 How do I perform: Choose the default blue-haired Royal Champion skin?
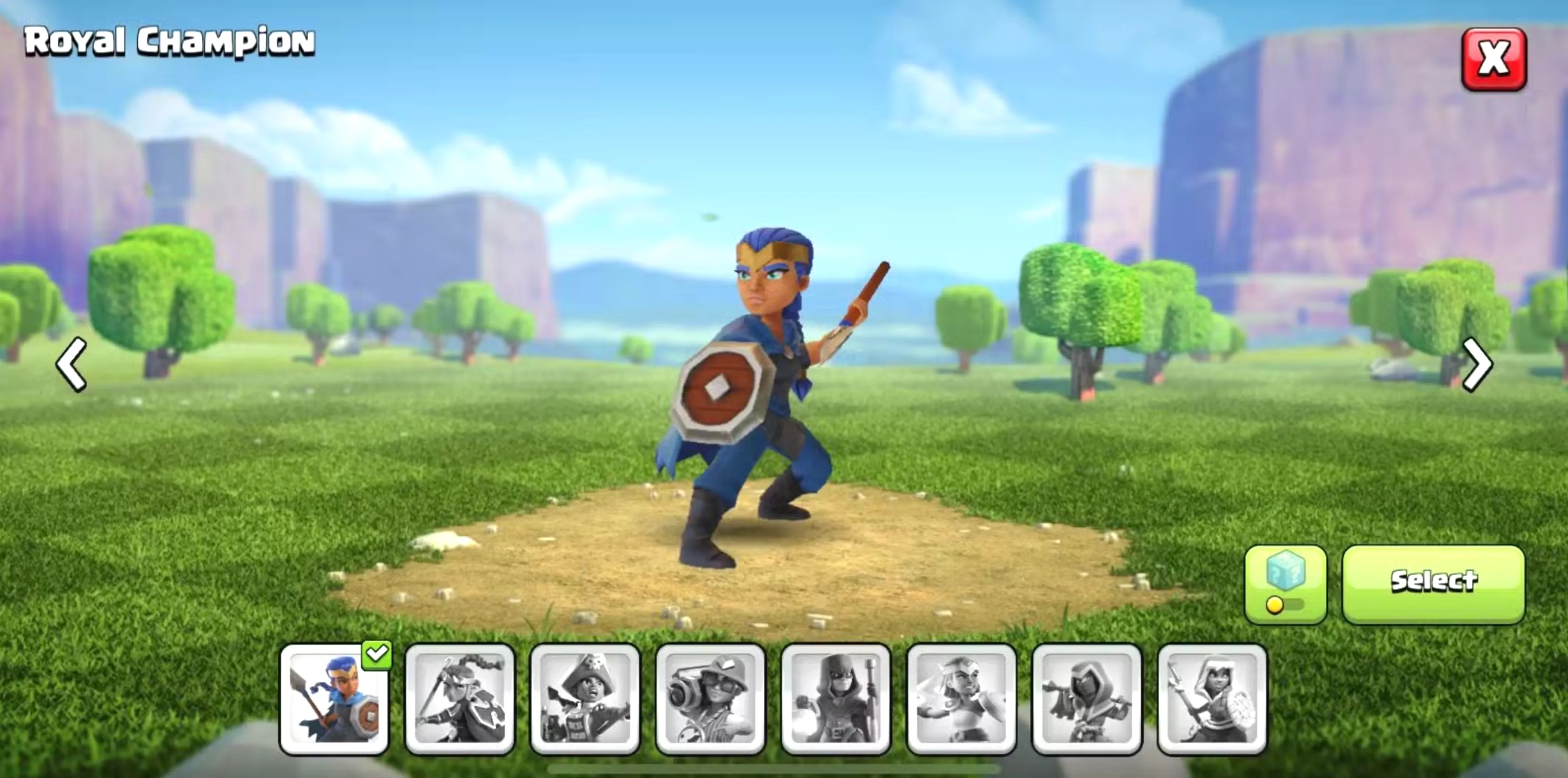click(x=334, y=699)
